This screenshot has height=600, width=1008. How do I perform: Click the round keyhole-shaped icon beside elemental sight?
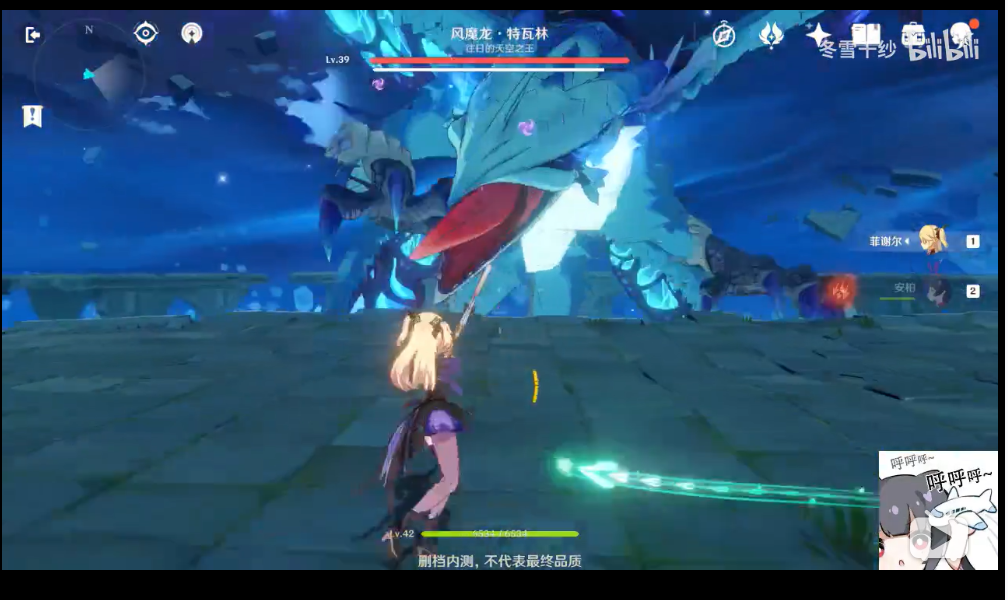(x=192, y=34)
